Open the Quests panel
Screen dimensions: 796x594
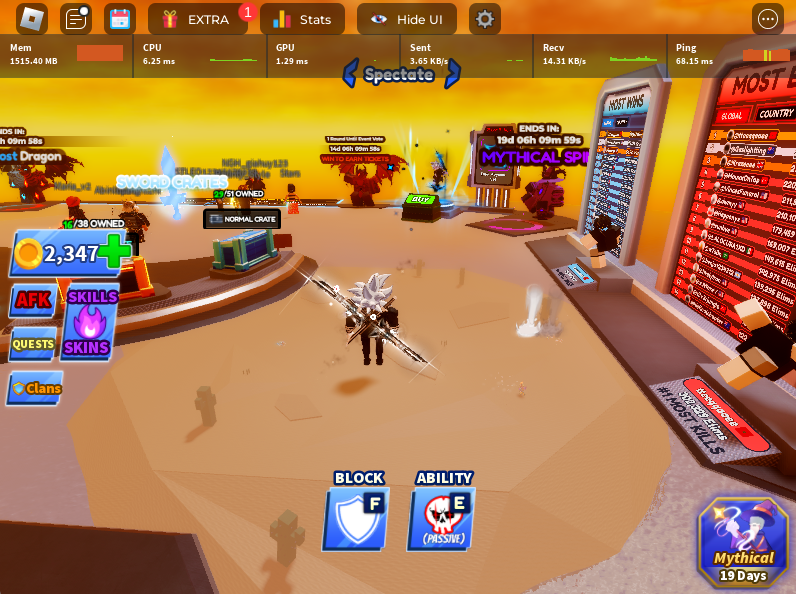[33, 344]
